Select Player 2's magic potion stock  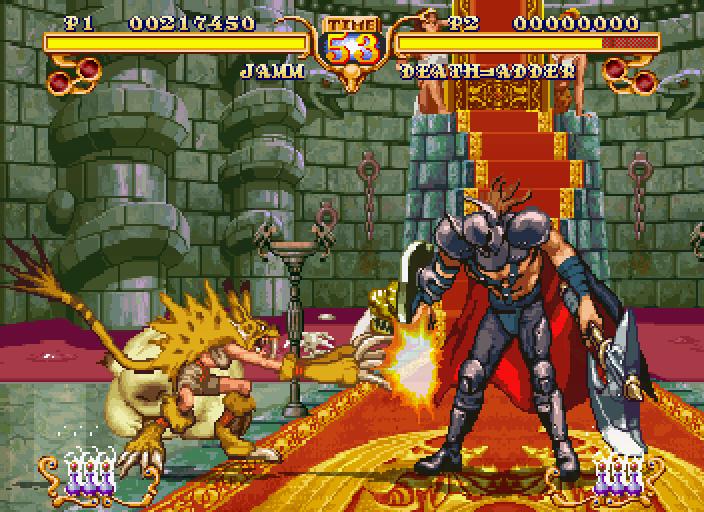click(x=616, y=471)
